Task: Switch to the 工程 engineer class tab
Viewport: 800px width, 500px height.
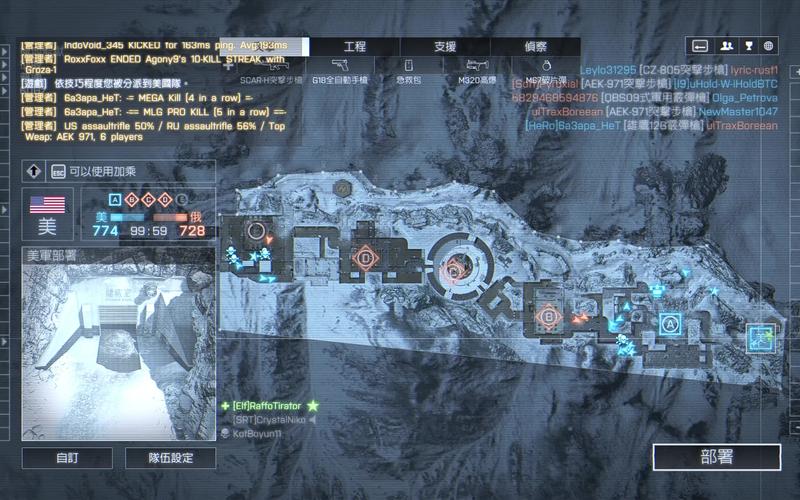Action: [x=354, y=47]
